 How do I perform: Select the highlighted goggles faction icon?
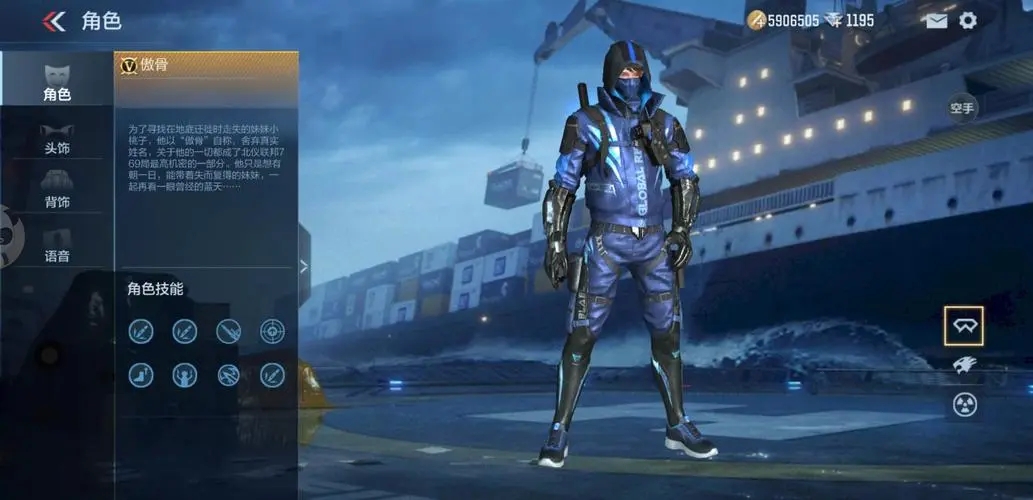tap(963, 326)
